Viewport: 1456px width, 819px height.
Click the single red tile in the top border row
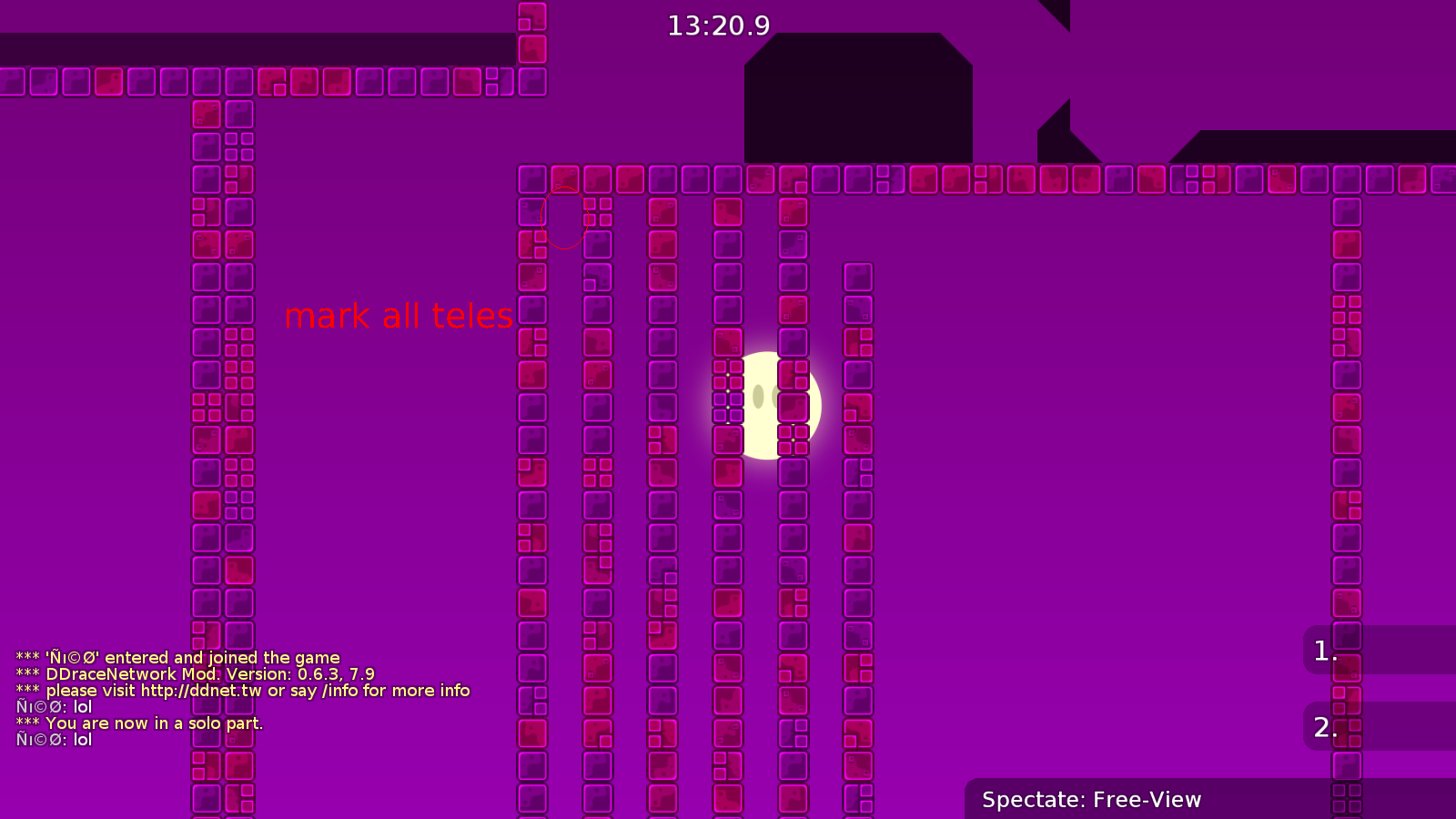click(109, 82)
